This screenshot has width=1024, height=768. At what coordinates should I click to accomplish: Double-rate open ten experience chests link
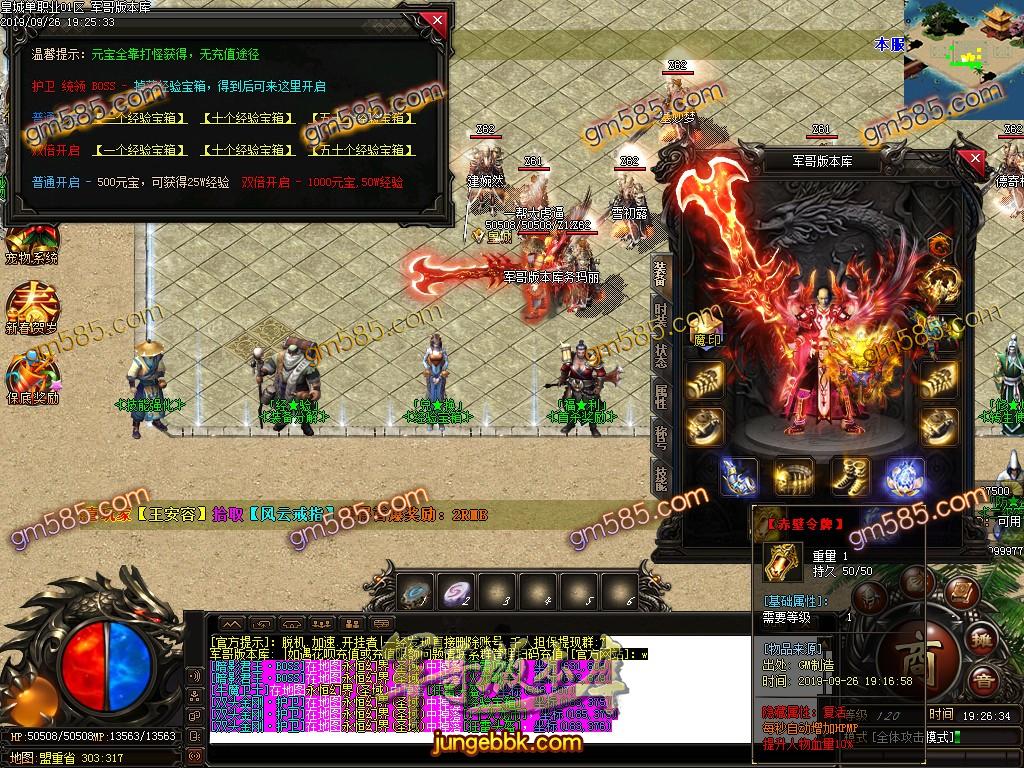(x=248, y=150)
